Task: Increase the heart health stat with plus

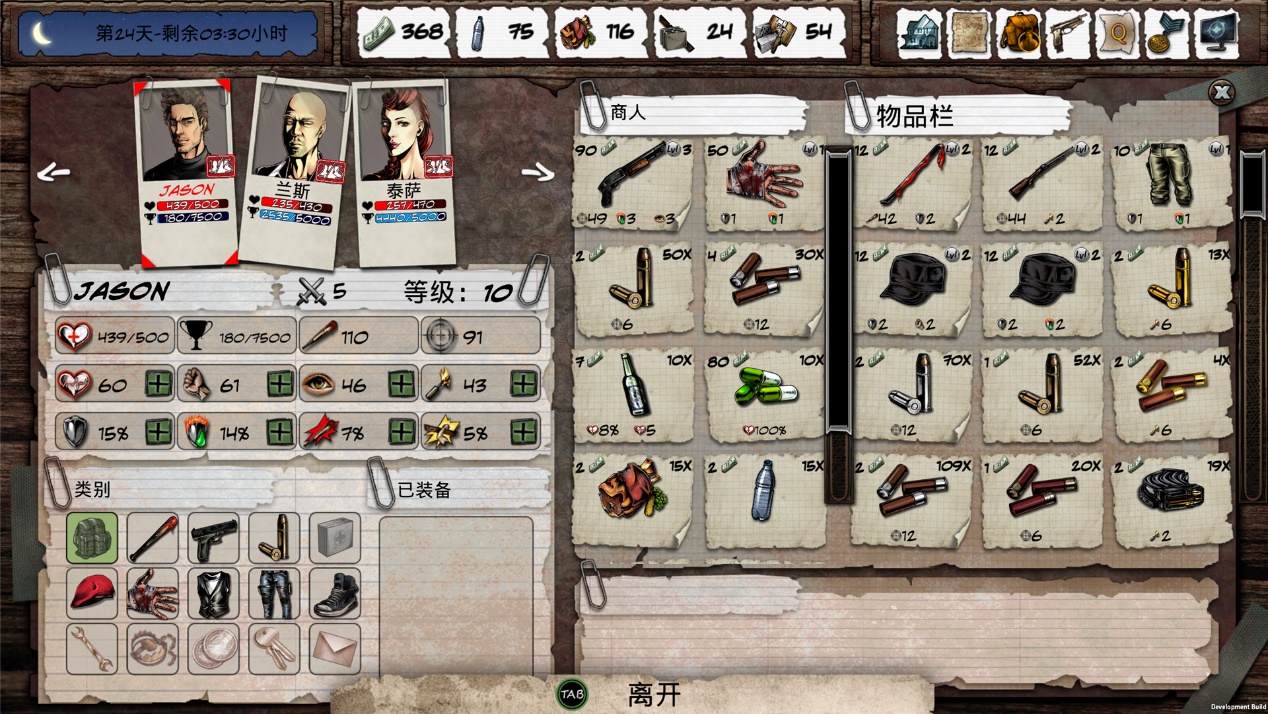Action: pyautogui.click(x=158, y=383)
